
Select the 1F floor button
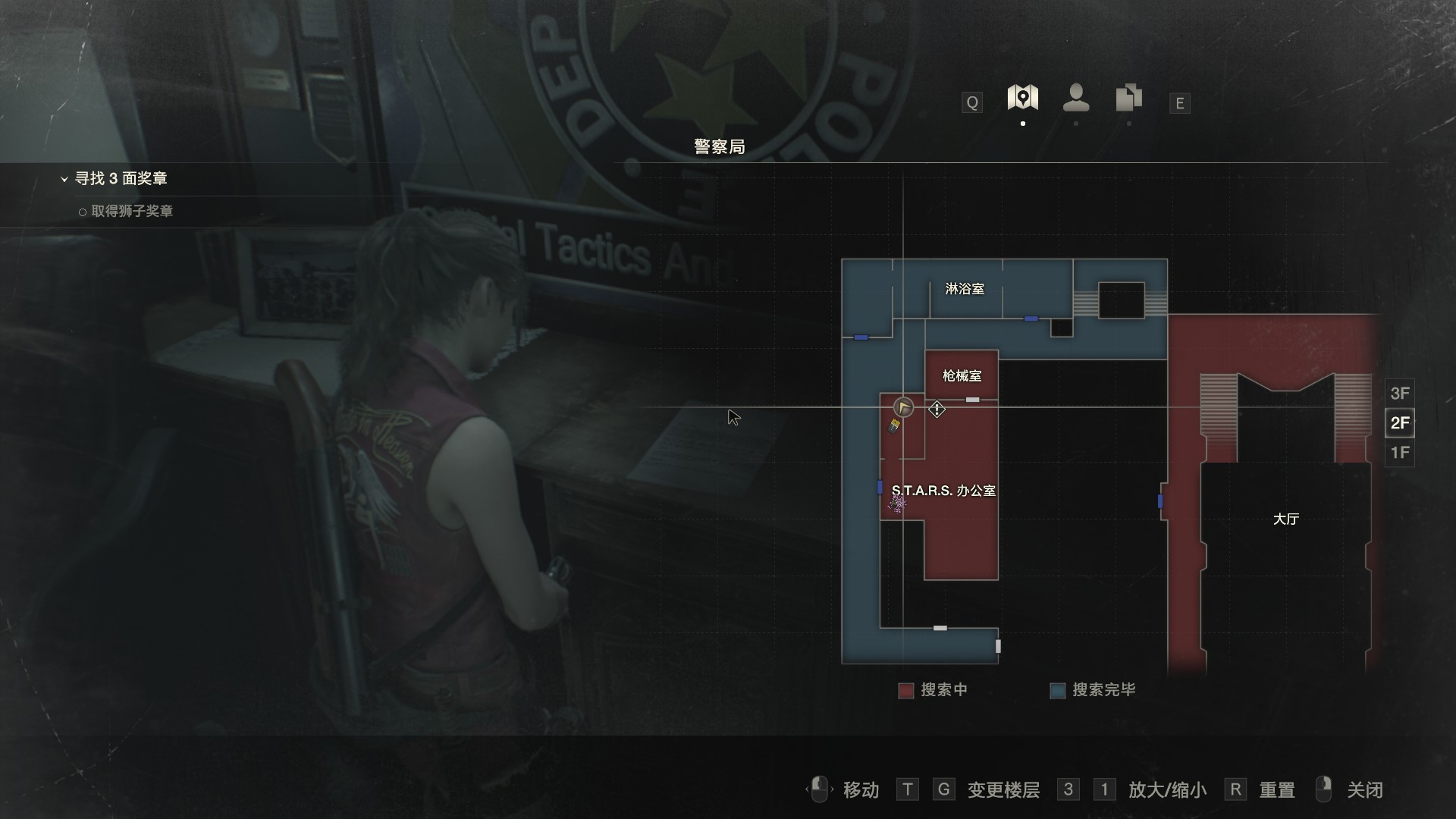click(x=1399, y=453)
